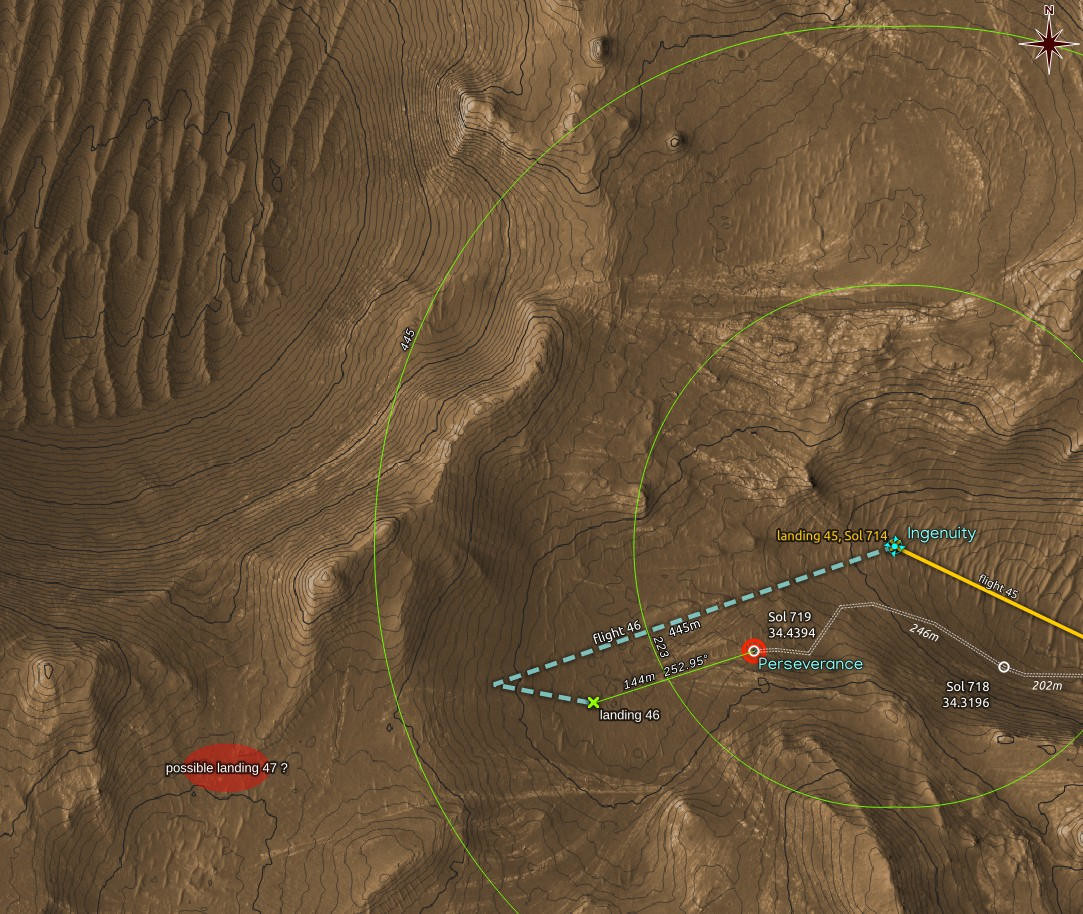Click the north compass rose
The width and height of the screenshot is (1083, 914).
tap(1048, 42)
